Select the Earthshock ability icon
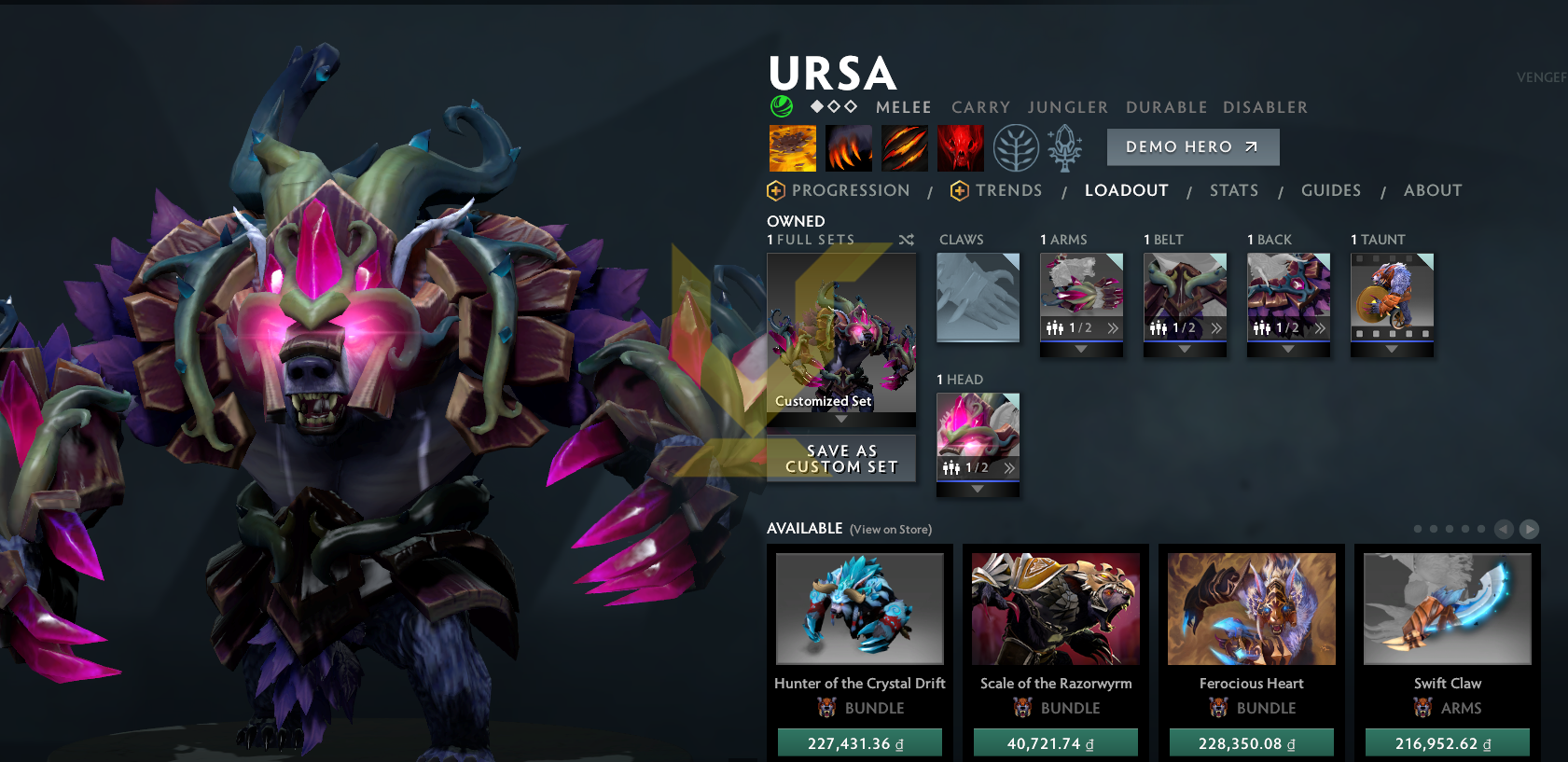 792,147
